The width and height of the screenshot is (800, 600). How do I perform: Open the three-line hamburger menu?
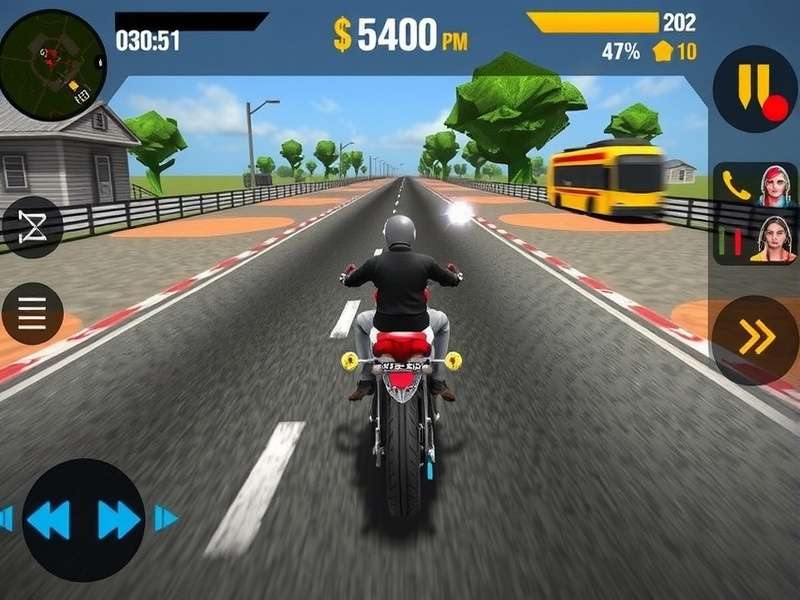pos(32,313)
